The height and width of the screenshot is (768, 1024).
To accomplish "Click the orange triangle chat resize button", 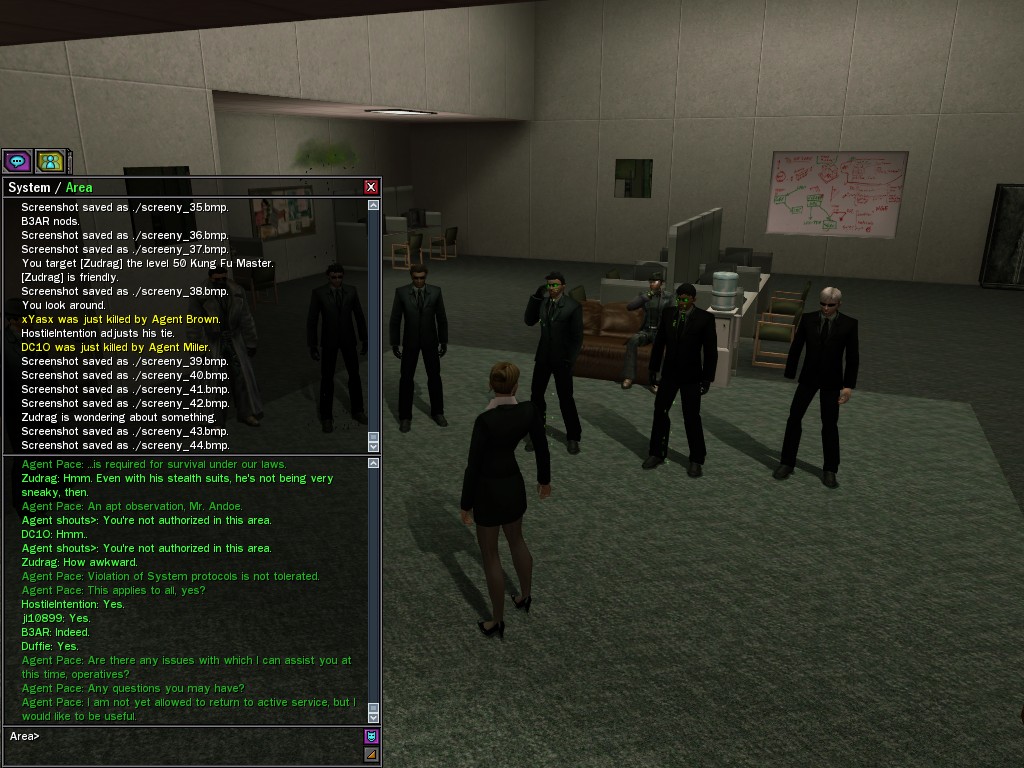I will click(371, 754).
